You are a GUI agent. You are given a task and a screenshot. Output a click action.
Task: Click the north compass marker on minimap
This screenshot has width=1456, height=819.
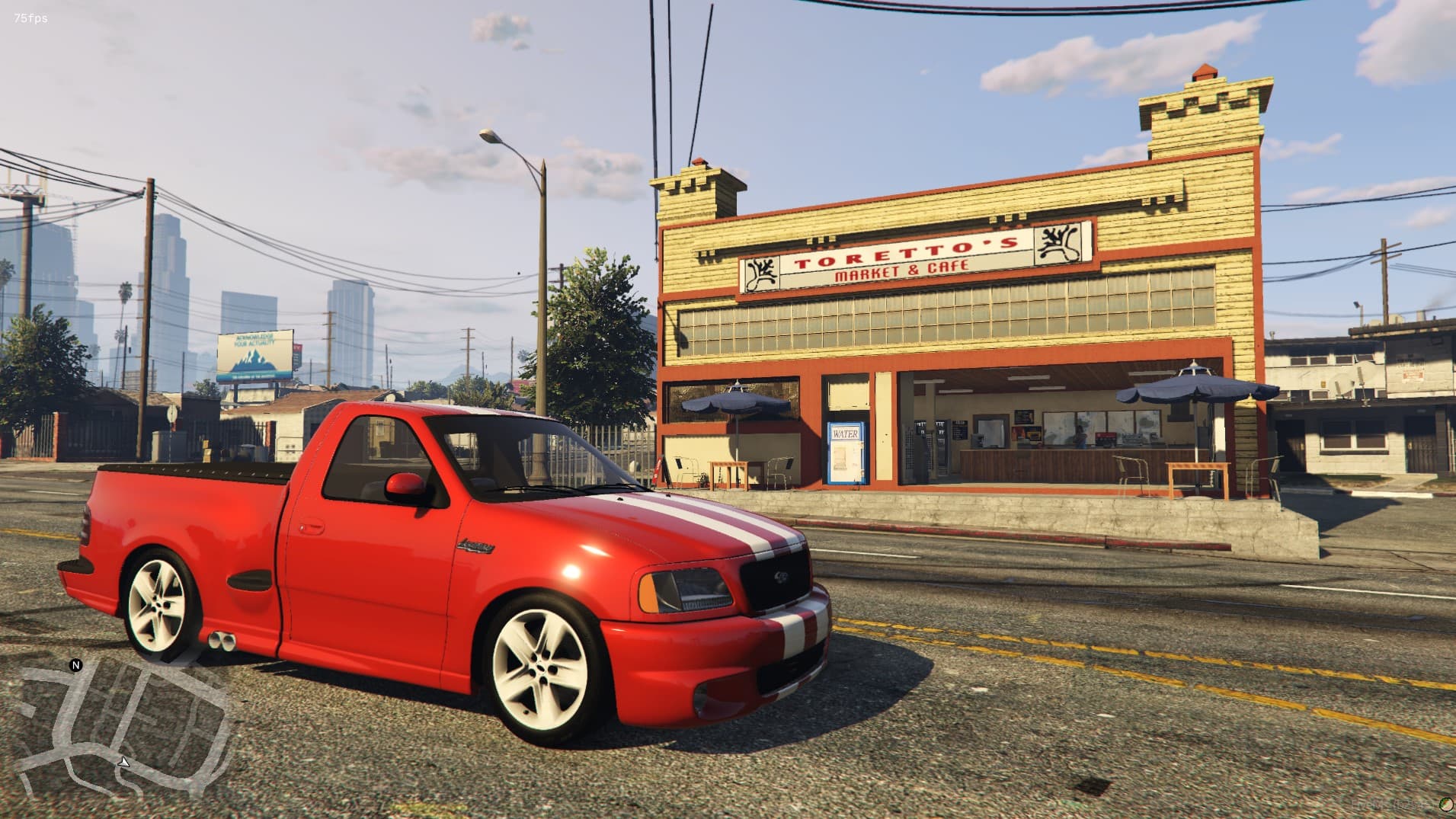pos(76,665)
